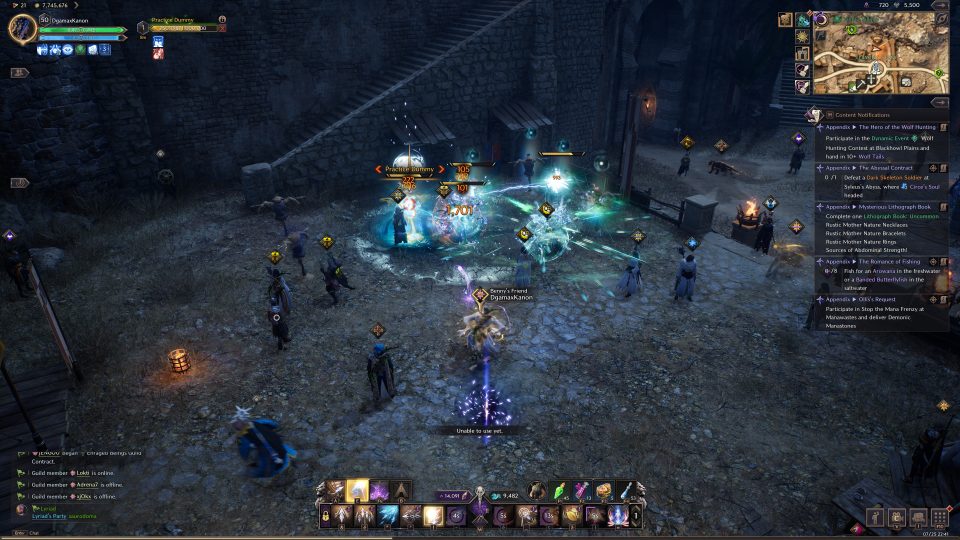
Task: Click the DgamaxKanon character portrait
Action: 22,28
